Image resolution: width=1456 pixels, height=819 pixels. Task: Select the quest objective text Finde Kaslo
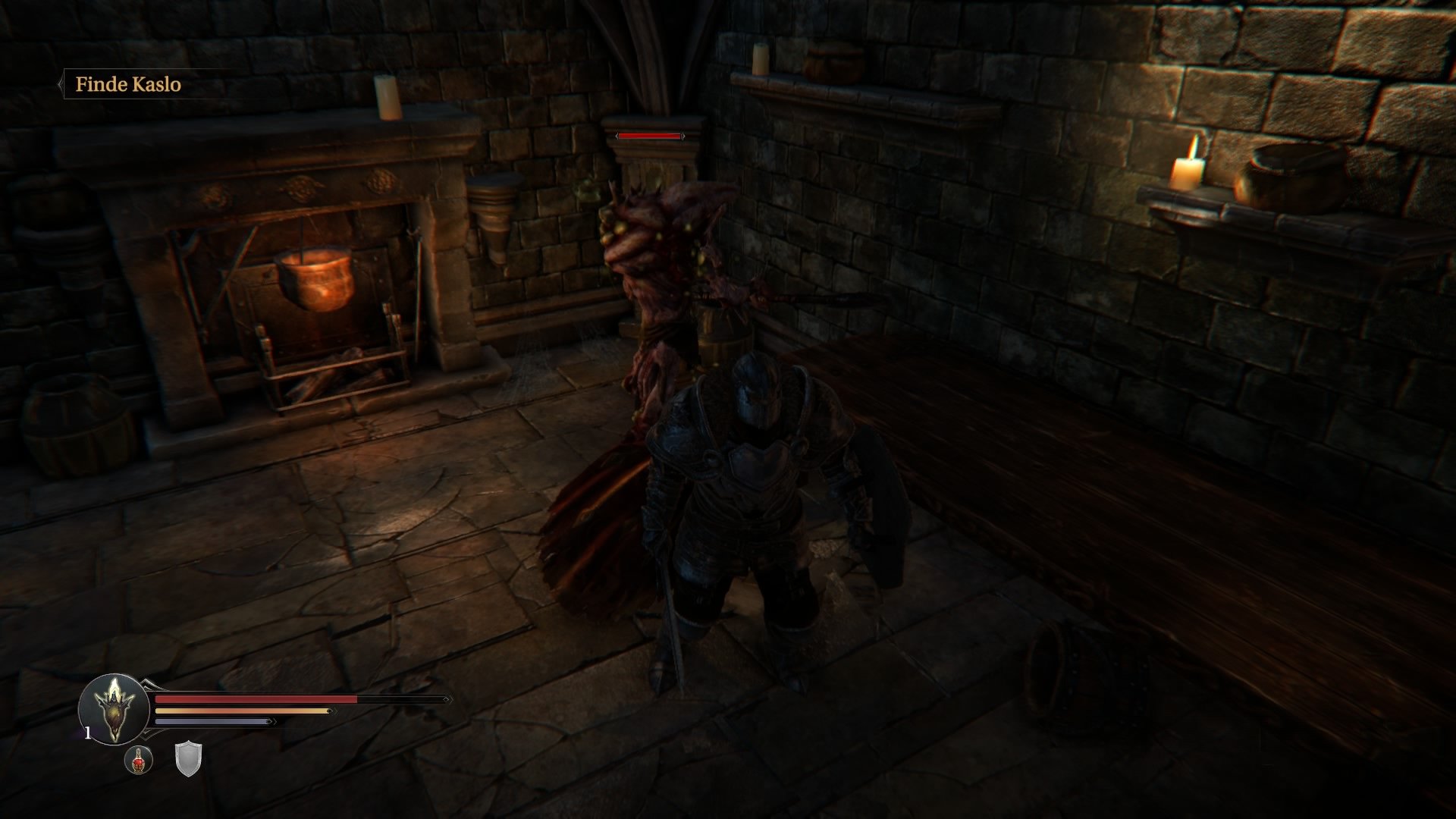pos(129,86)
